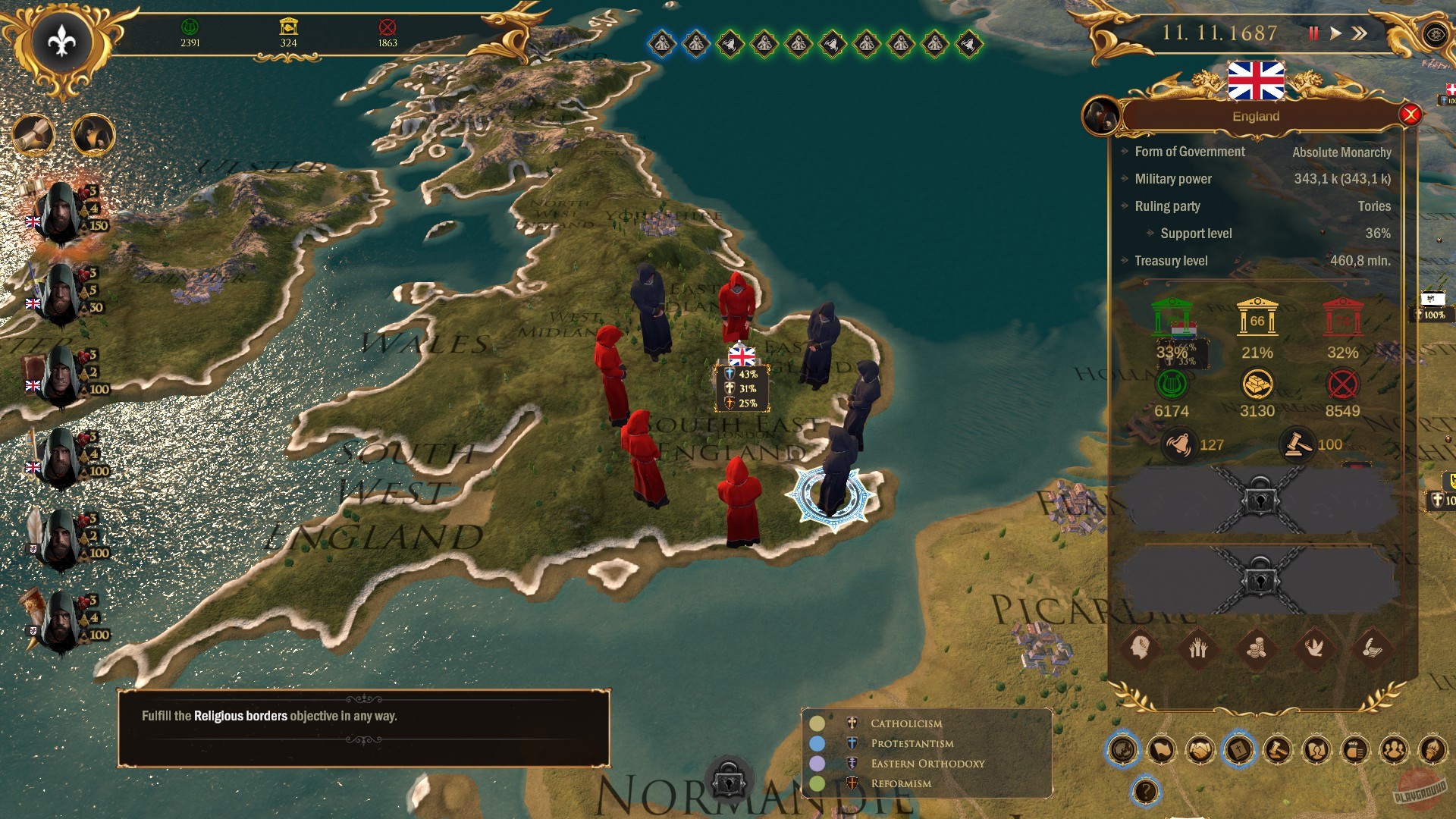Select the flag map mode button
1456x819 pixels.
click(1161, 751)
